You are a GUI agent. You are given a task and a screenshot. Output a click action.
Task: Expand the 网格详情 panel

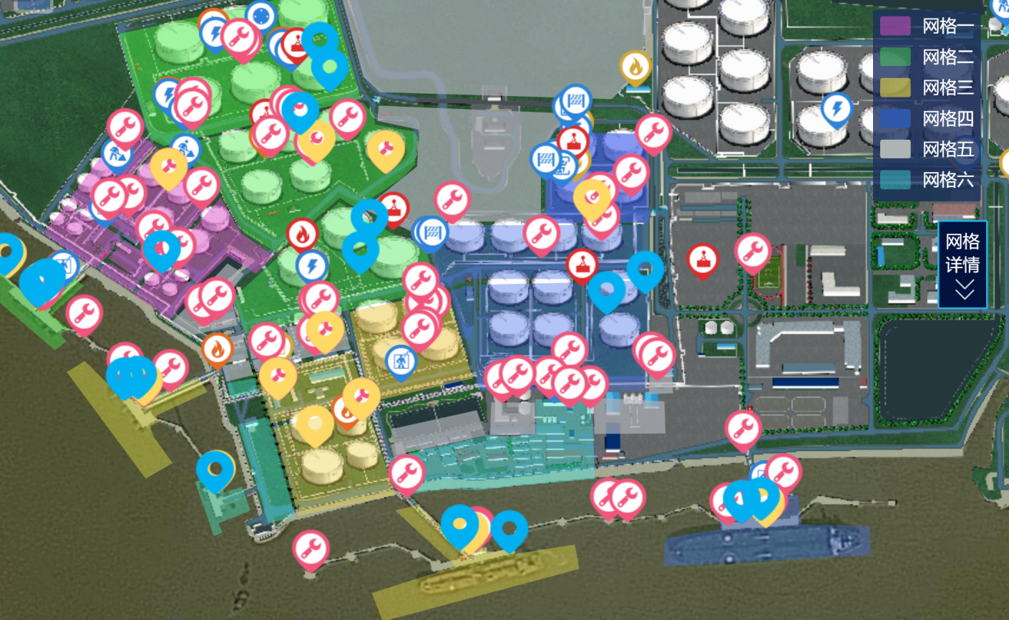(964, 265)
